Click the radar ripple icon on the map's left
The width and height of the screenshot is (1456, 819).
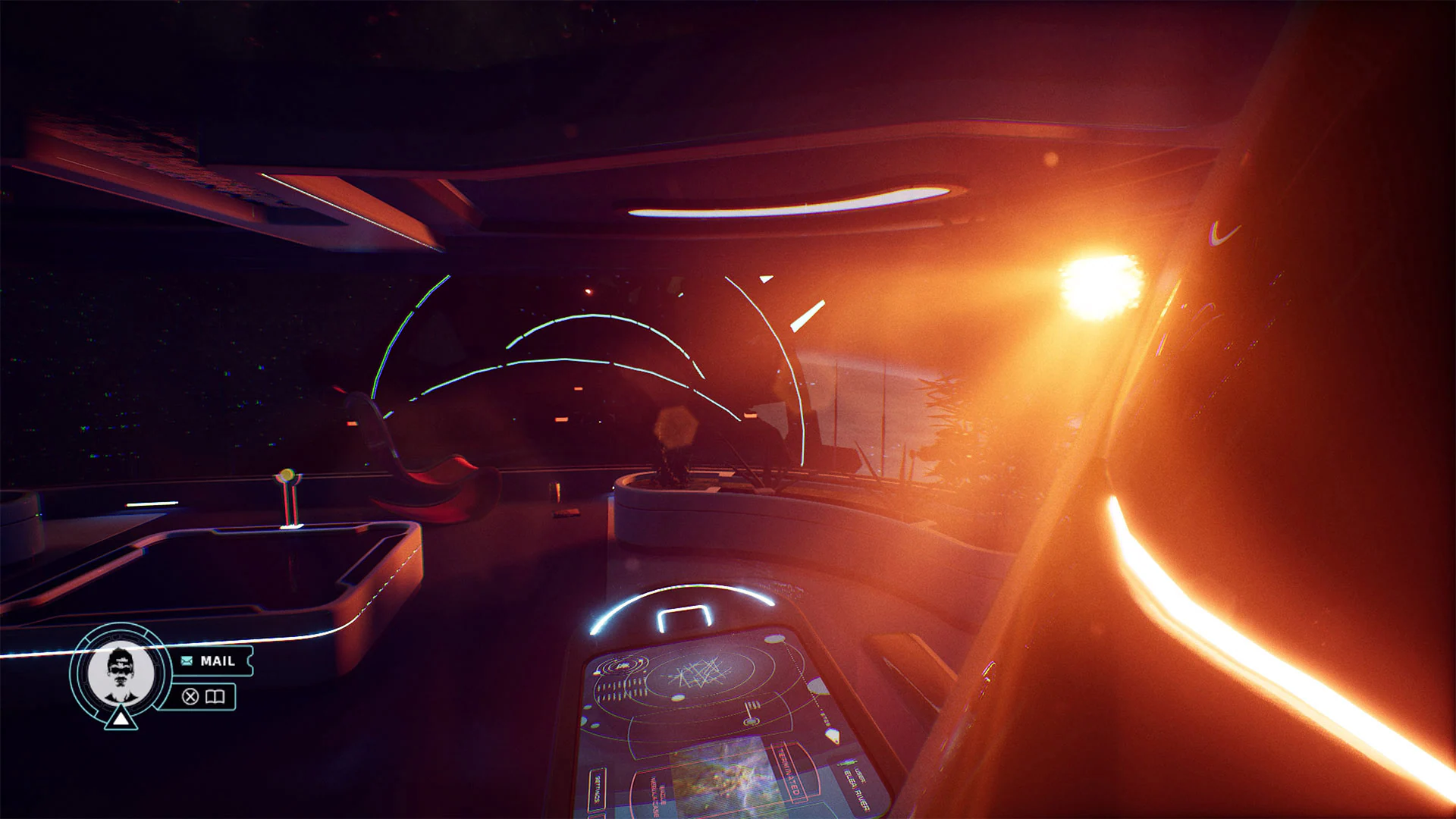pyautogui.click(x=623, y=666)
